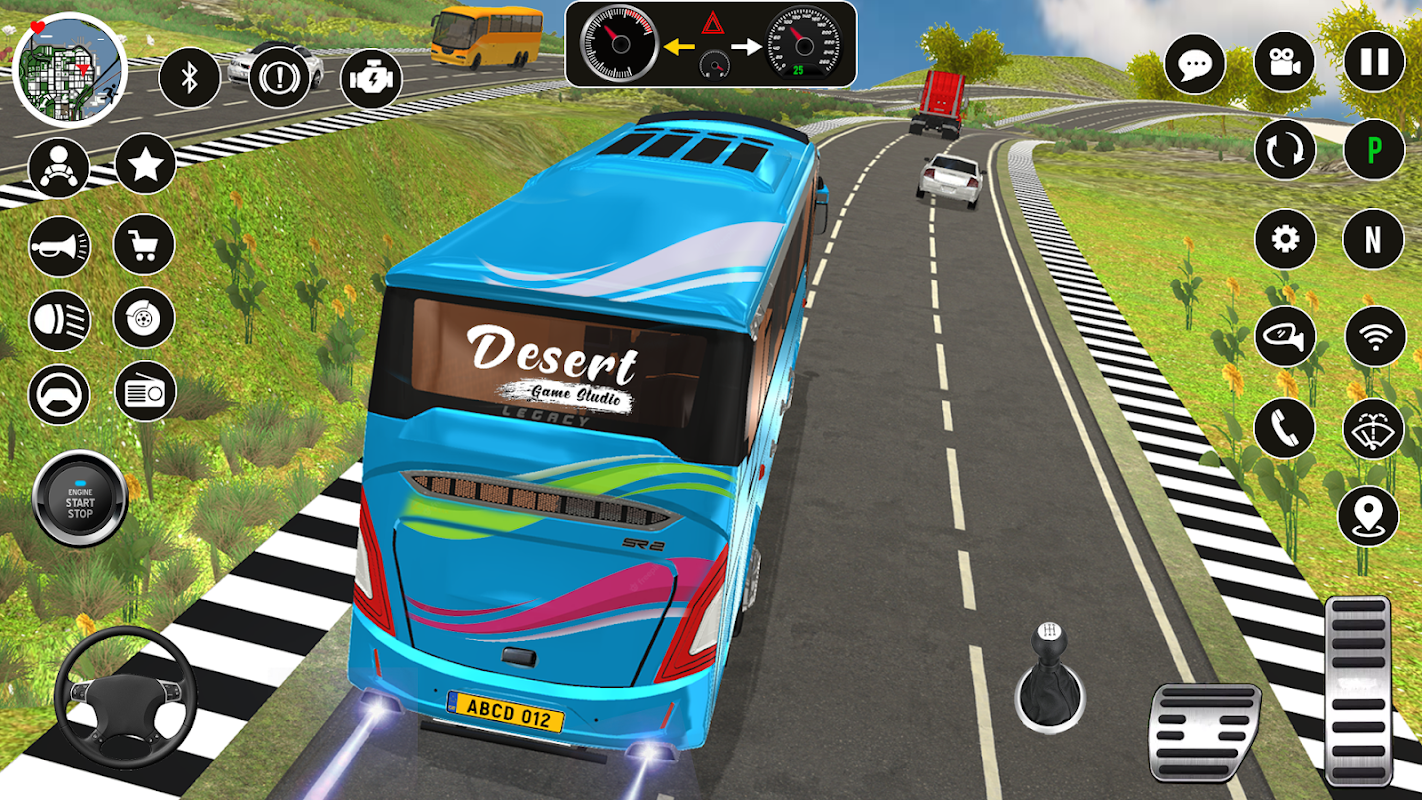The height and width of the screenshot is (800, 1422).
Task: Open the phone call button
Action: point(1284,428)
